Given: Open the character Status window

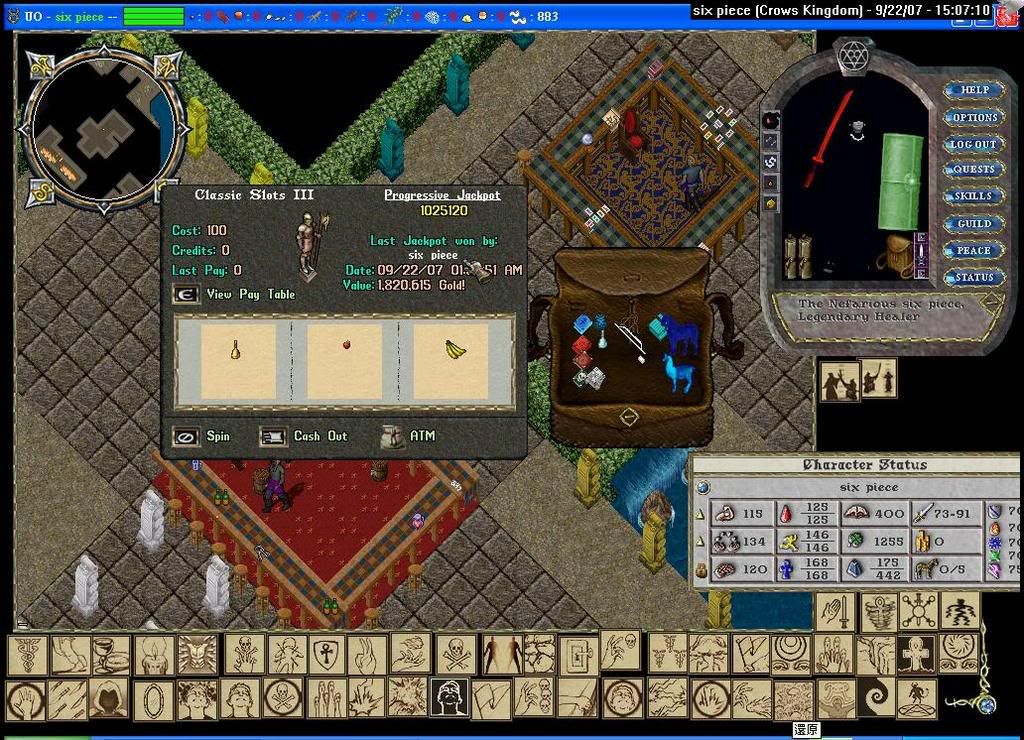Looking at the screenshot, I should 974,278.
